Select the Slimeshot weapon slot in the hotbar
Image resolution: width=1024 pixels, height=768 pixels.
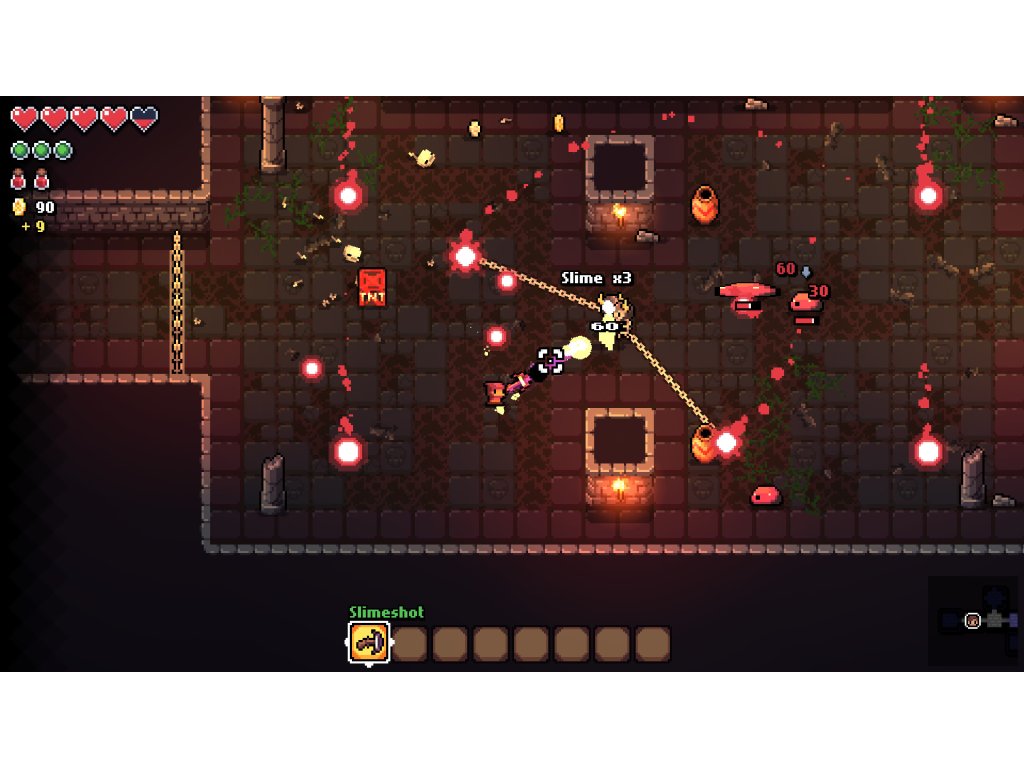369,643
